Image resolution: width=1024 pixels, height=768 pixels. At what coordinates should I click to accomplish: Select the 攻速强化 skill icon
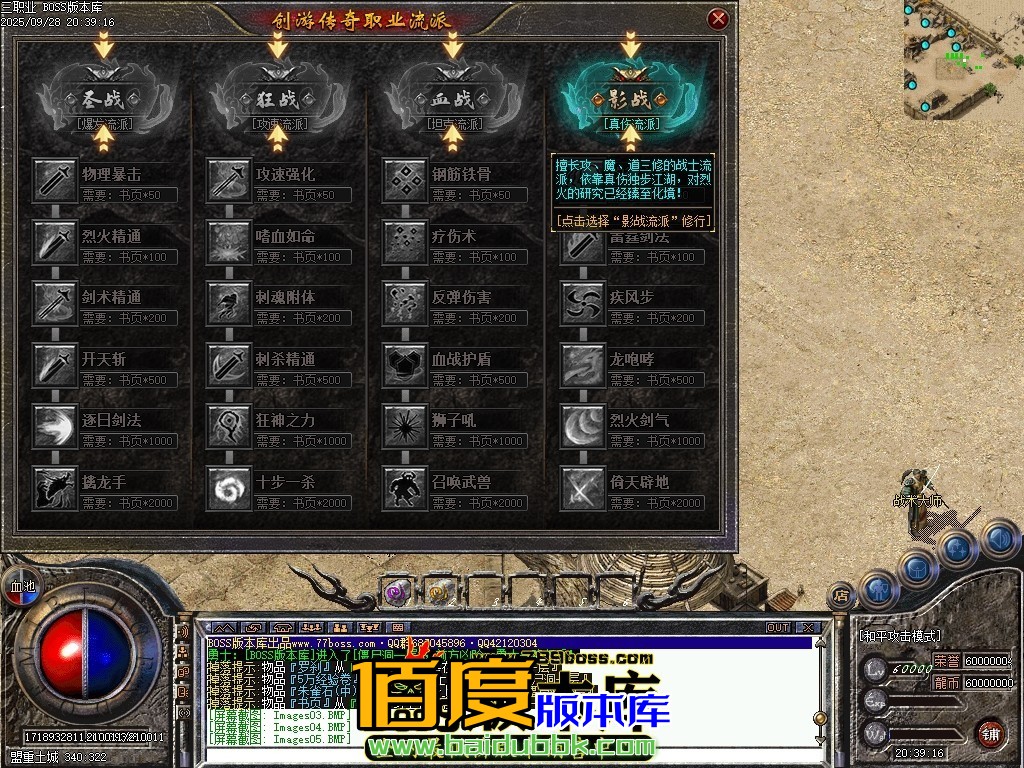228,181
